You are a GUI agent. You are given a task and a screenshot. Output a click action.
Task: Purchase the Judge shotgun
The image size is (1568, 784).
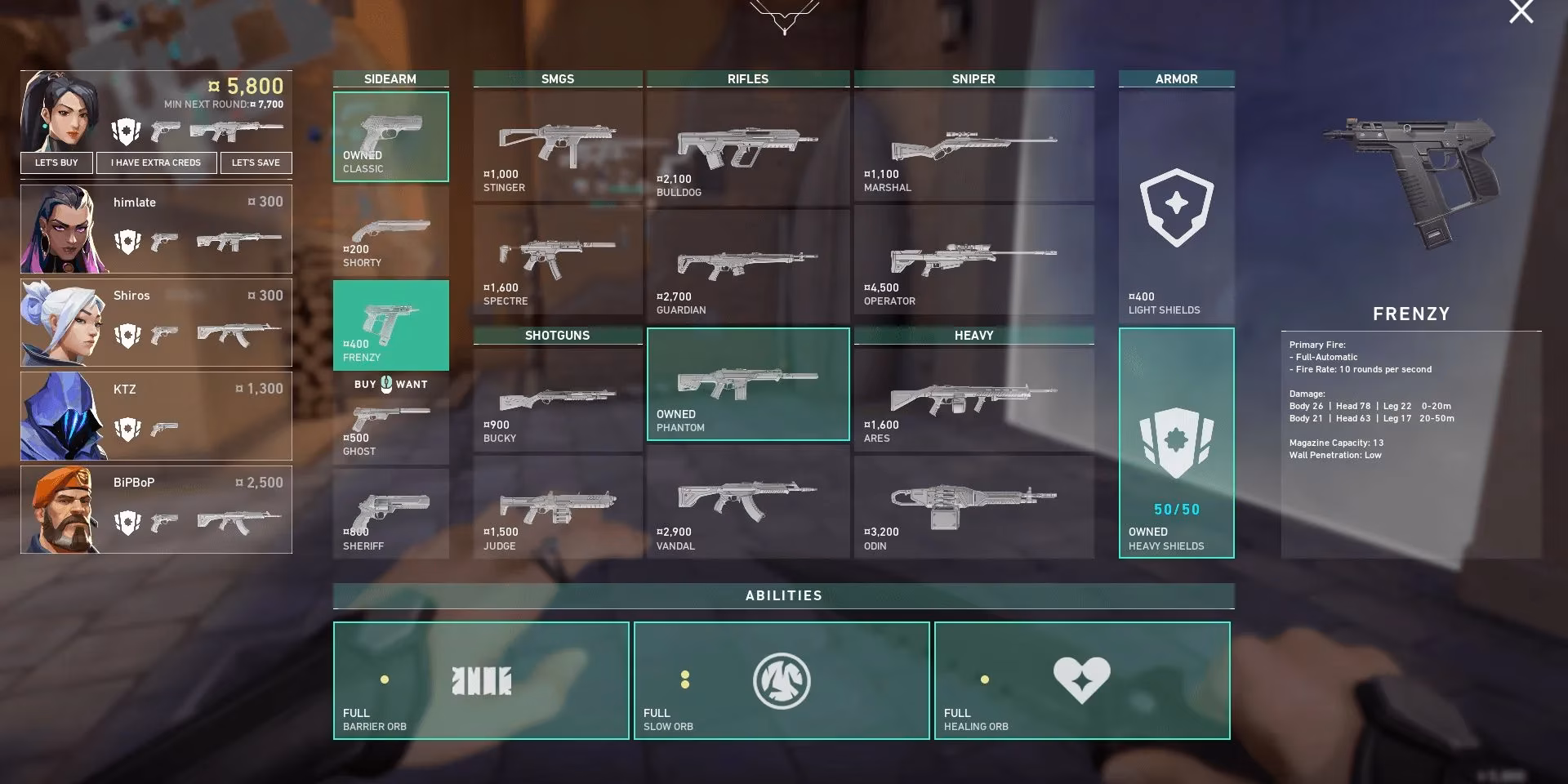click(x=557, y=508)
